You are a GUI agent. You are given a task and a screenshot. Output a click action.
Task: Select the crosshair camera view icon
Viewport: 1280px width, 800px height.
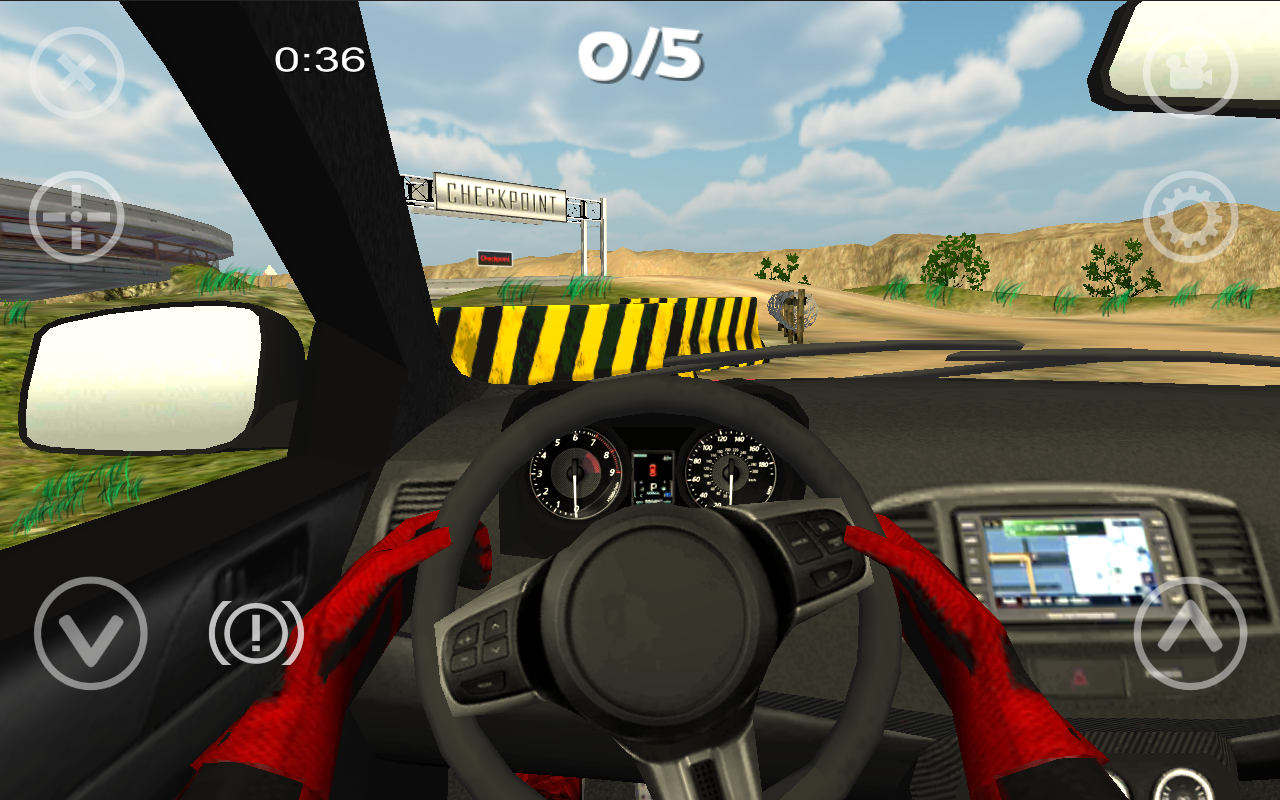pyautogui.click(x=75, y=215)
